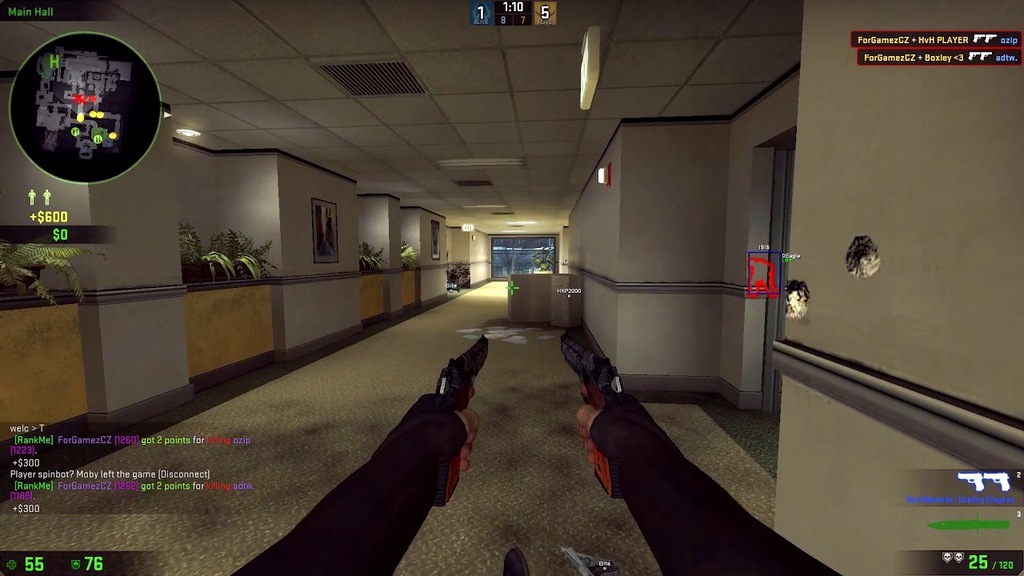Select the green knife weapon slot
This screenshot has width=1024, height=576.
pos(968,524)
